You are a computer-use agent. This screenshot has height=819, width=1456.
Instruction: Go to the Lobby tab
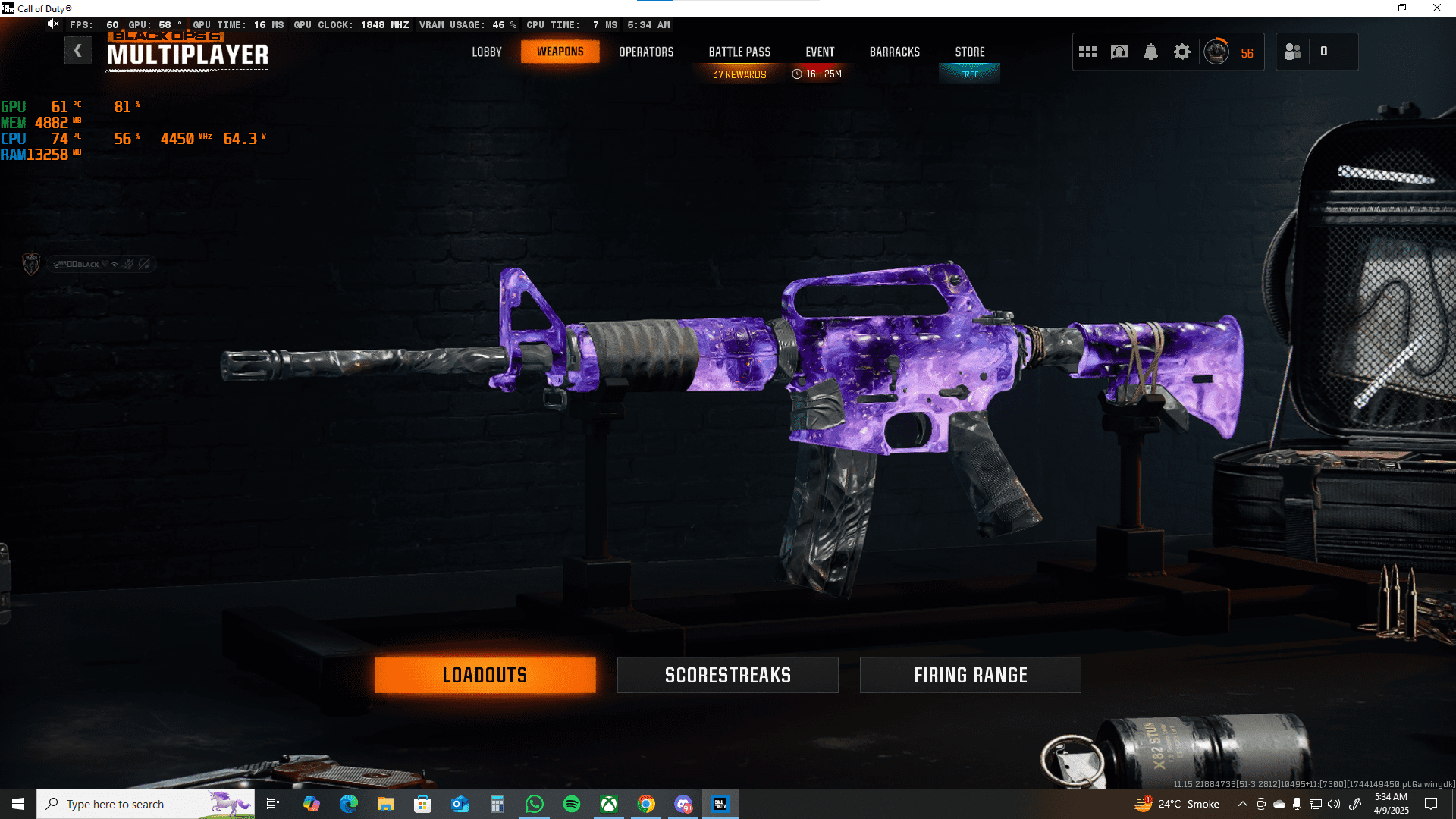pyautogui.click(x=486, y=52)
